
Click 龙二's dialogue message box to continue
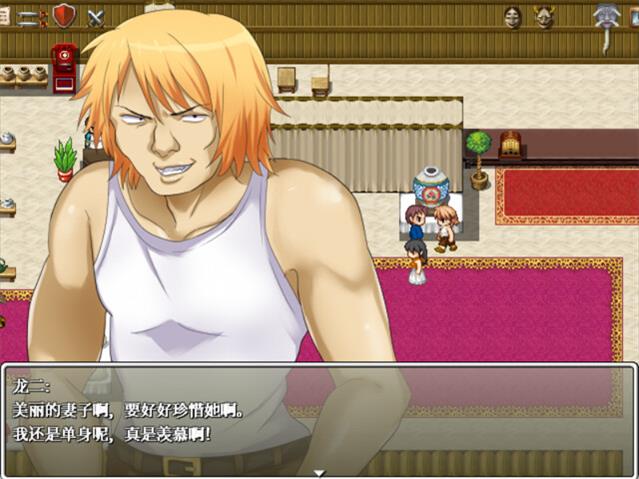[319, 420]
